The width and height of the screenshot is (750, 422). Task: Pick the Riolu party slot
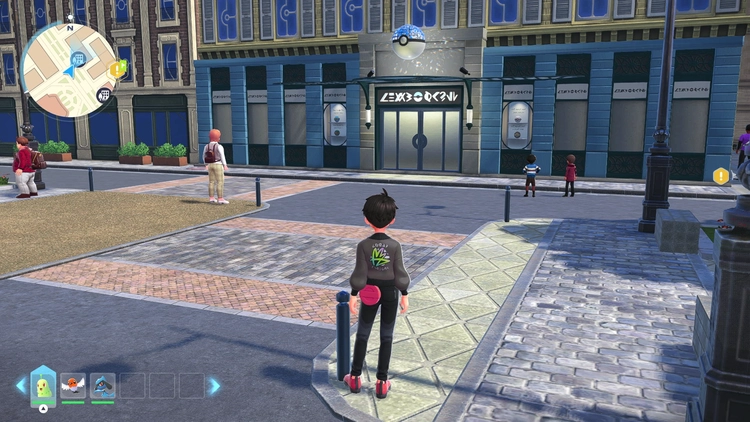(x=103, y=385)
